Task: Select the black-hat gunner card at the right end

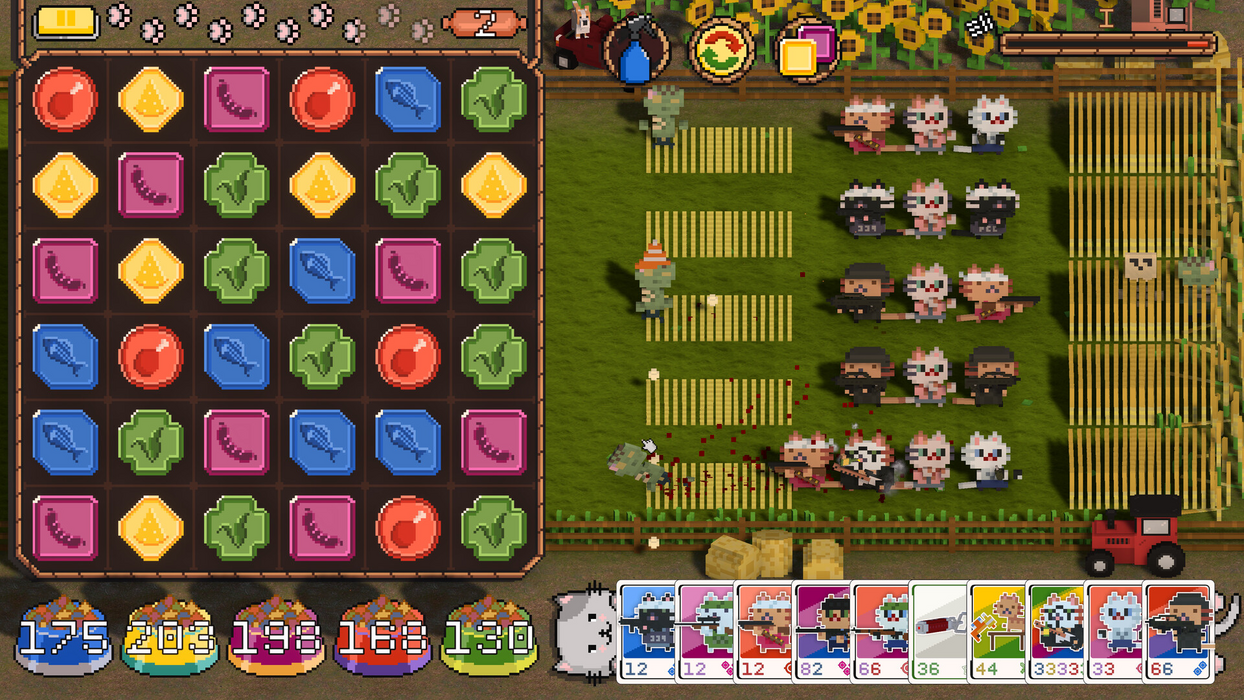Action: click(1177, 630)
